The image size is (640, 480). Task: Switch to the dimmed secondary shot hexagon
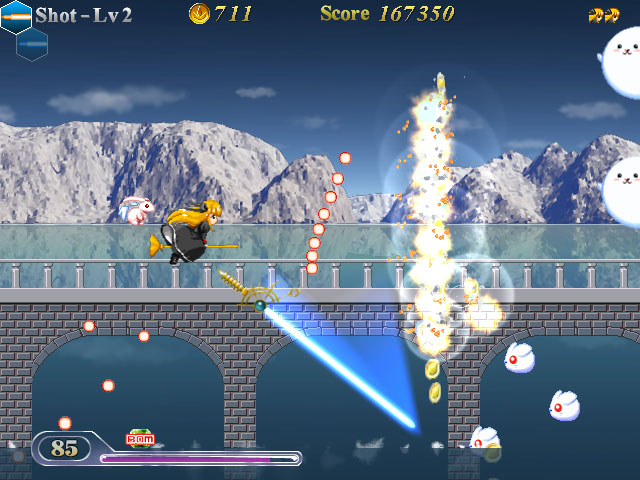pos(32,43)
